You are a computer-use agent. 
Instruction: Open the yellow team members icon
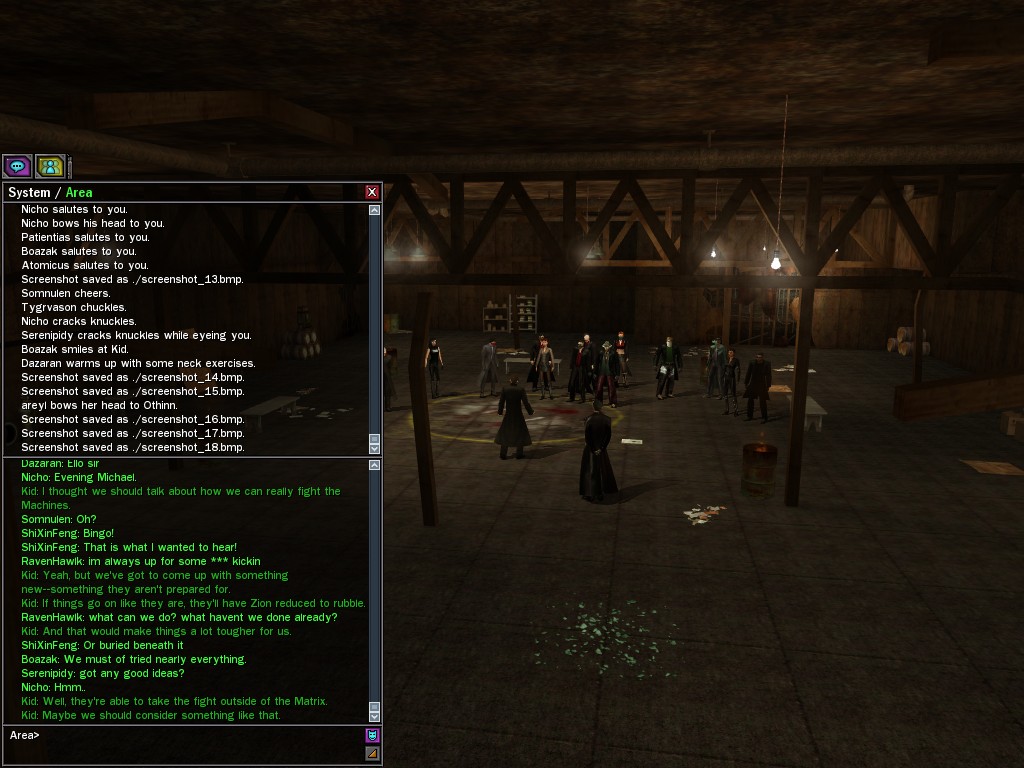[x=50, y=166]
